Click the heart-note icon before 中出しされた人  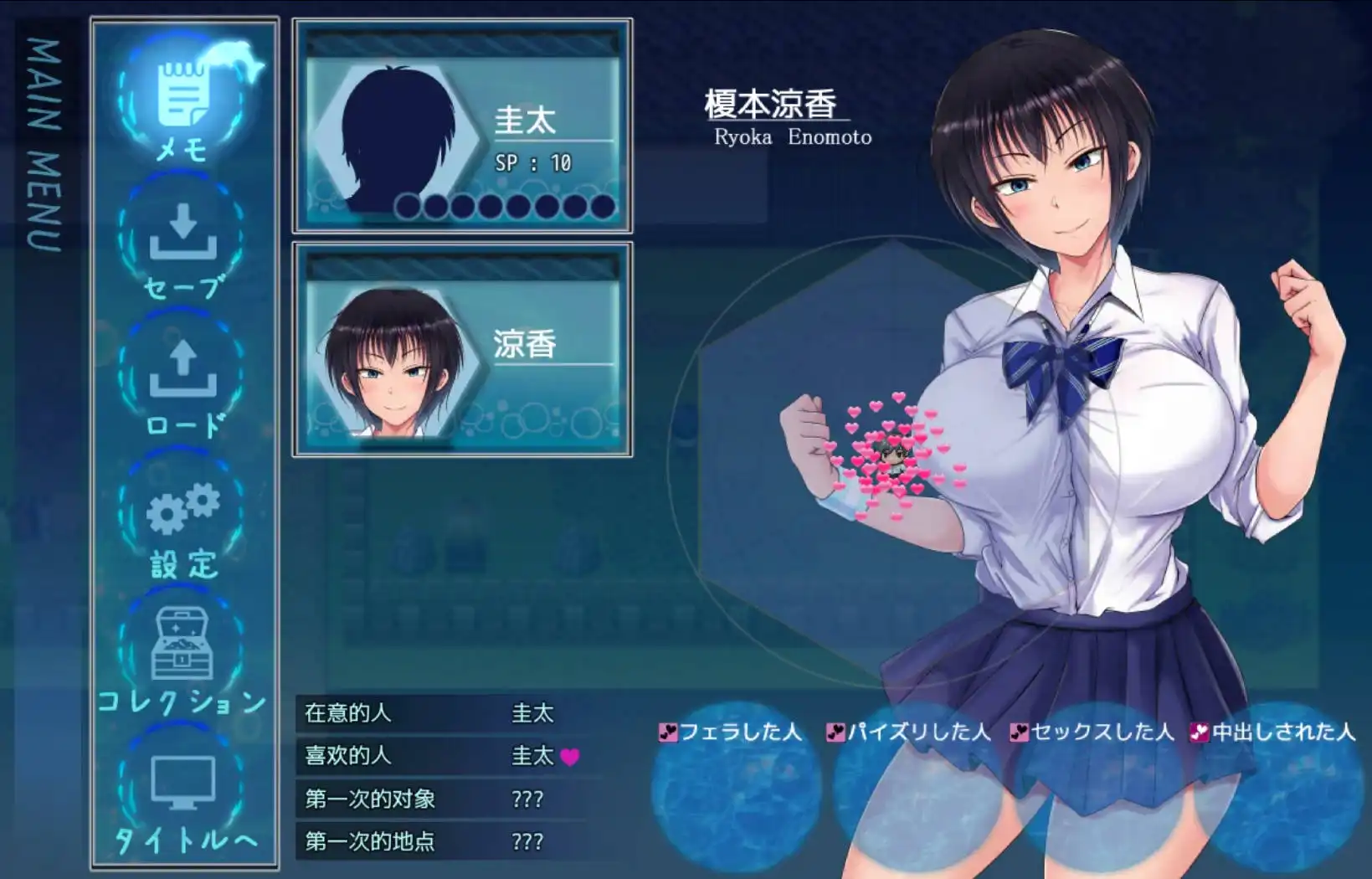(x=1200, y=732)
